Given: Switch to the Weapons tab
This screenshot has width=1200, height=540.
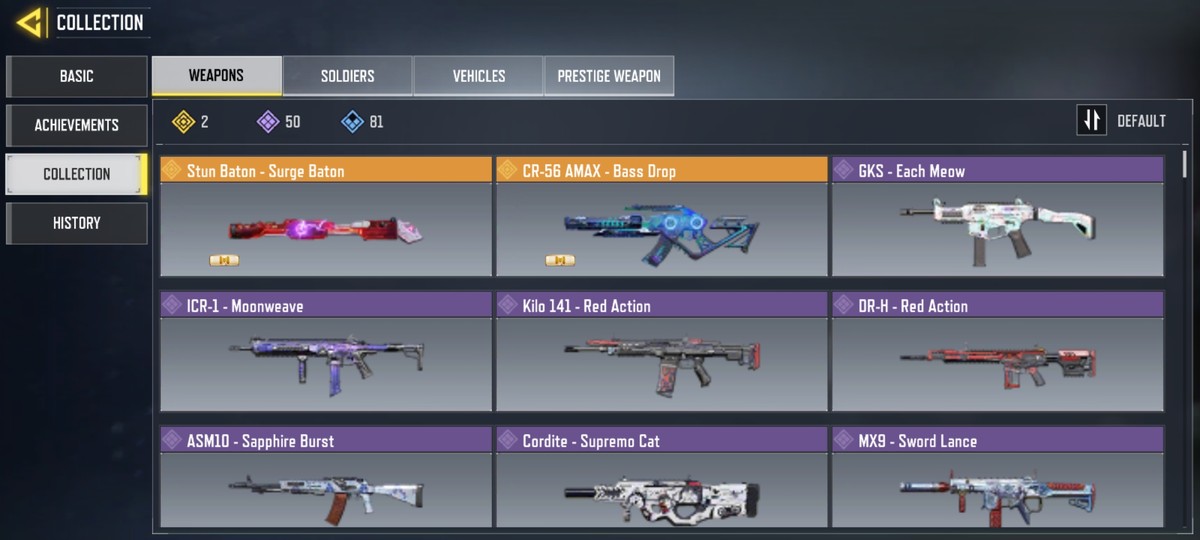Looking at the screenshot, I should [x=216, y=76].
